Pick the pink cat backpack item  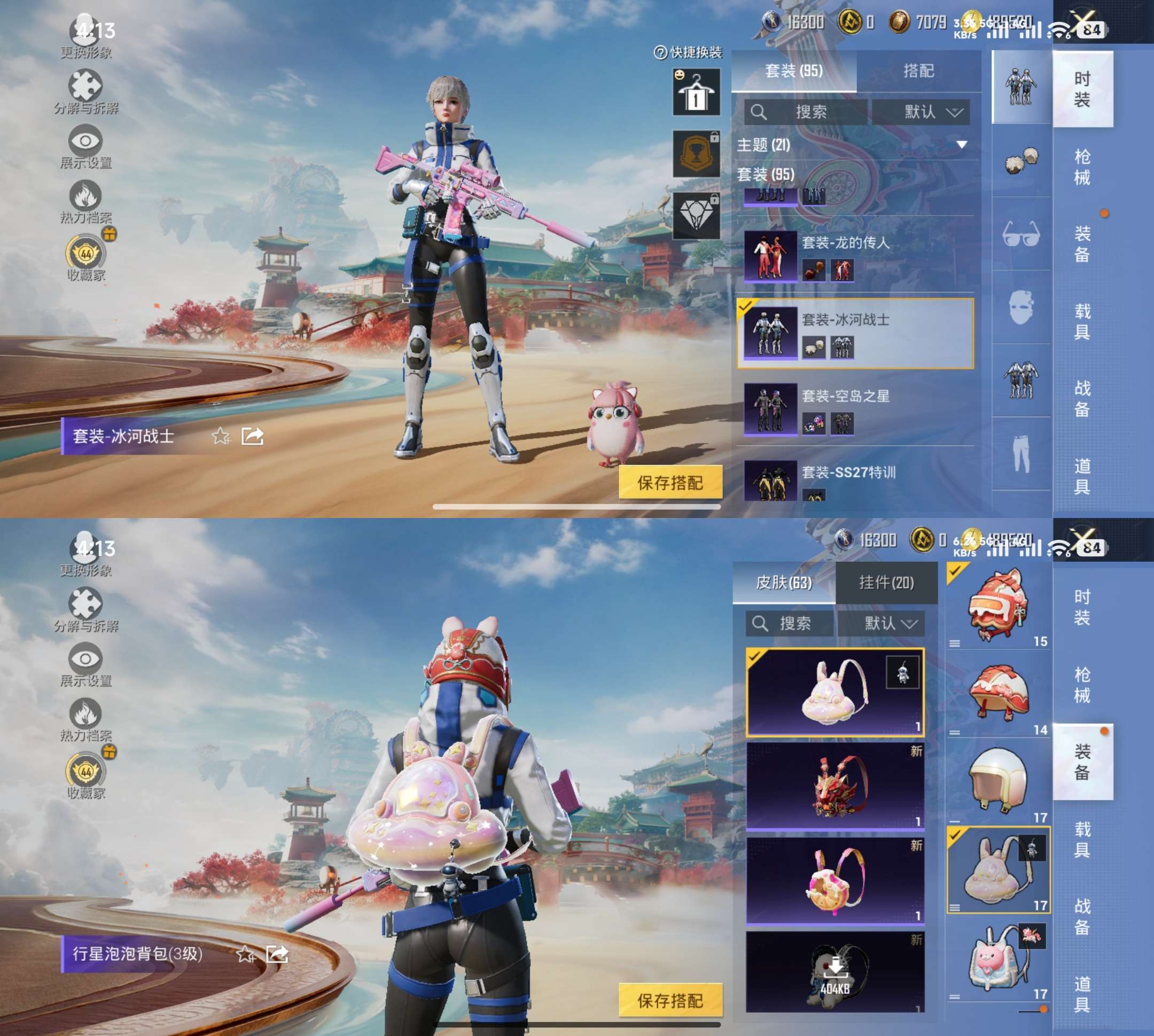(x=997, y=960)
